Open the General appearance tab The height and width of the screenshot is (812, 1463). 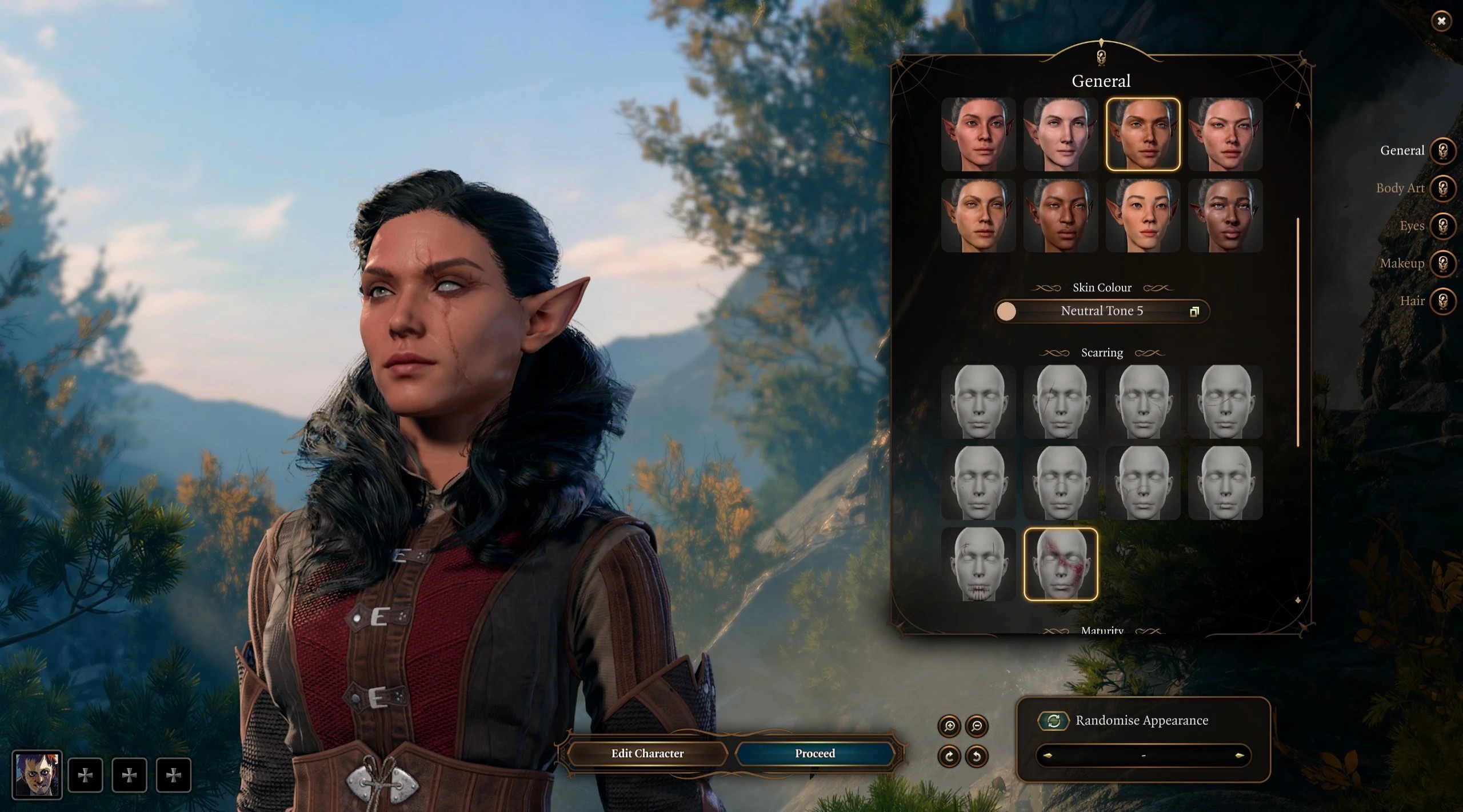click(1442, 151)
